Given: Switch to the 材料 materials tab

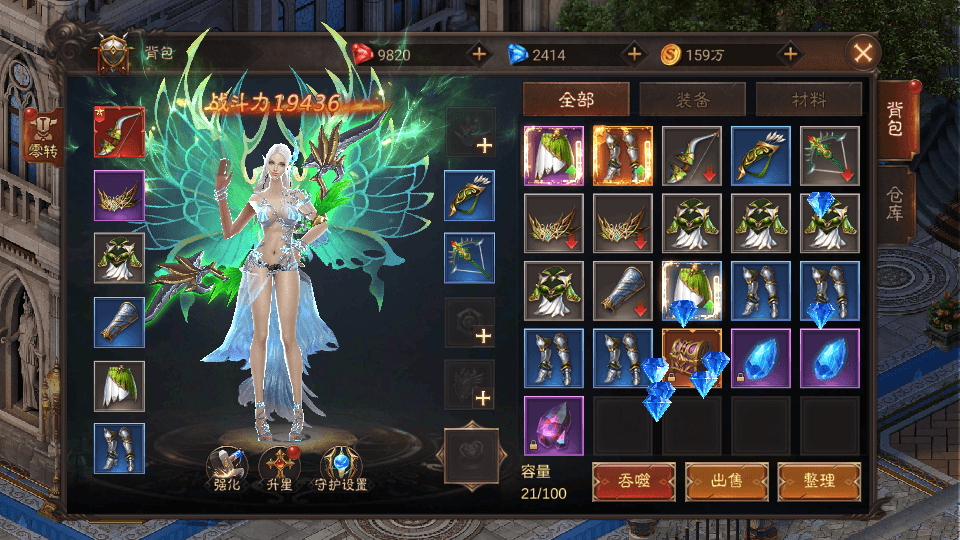Looking at the screenshot, I should pyautogui.click(x=808, y=99).
